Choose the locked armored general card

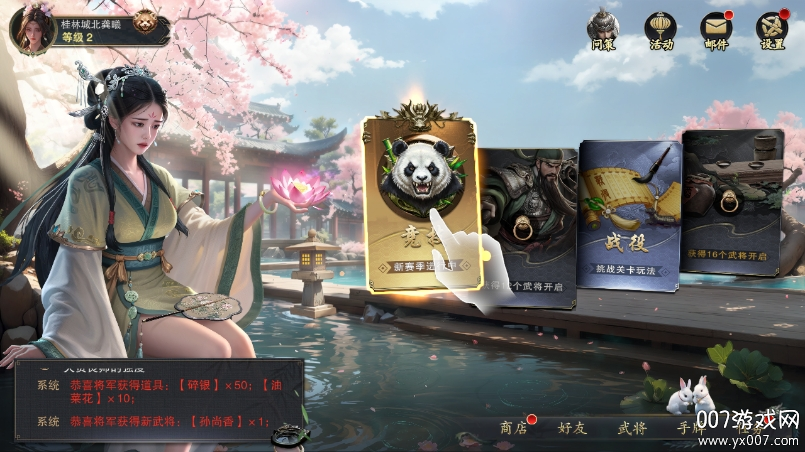[x=528, y=225]
